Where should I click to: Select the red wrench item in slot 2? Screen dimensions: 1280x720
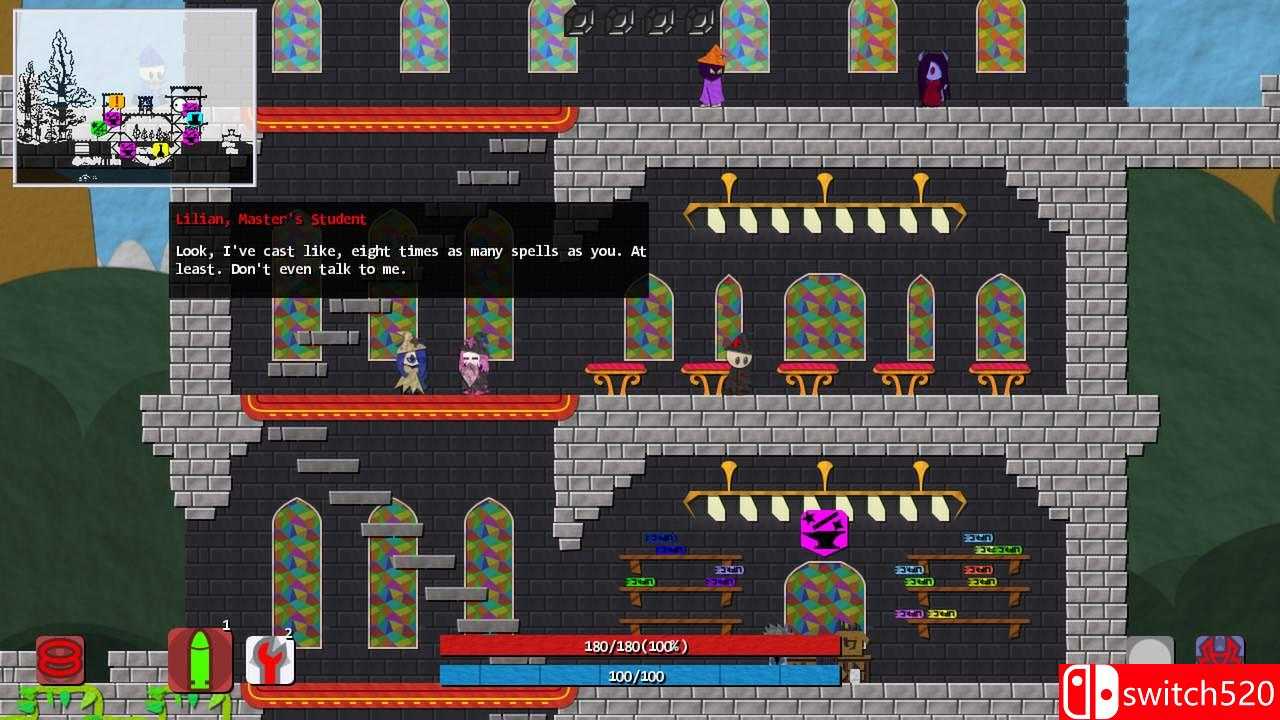point(270,660)
